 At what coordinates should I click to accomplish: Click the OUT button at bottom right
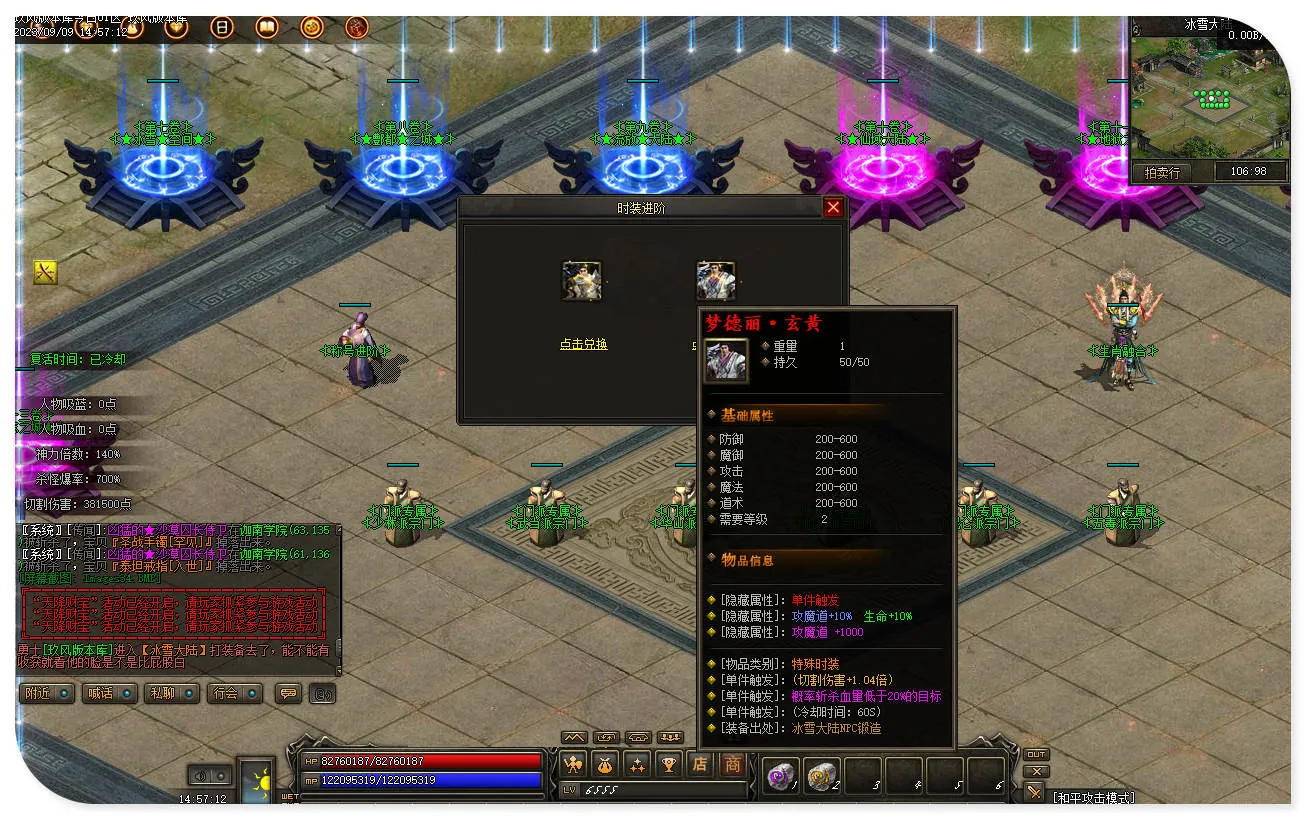1036,754
